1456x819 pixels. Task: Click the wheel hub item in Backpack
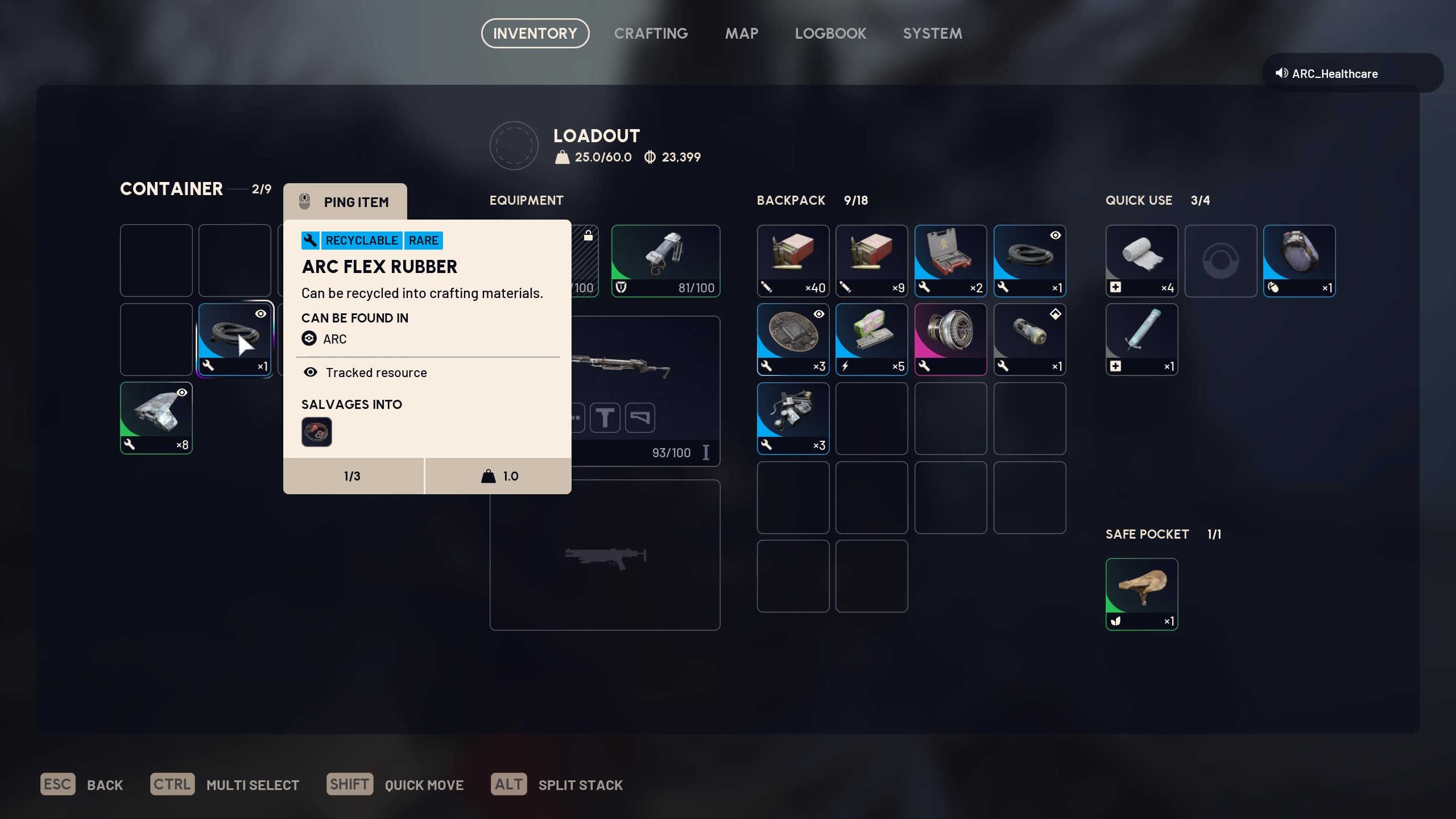950,340
